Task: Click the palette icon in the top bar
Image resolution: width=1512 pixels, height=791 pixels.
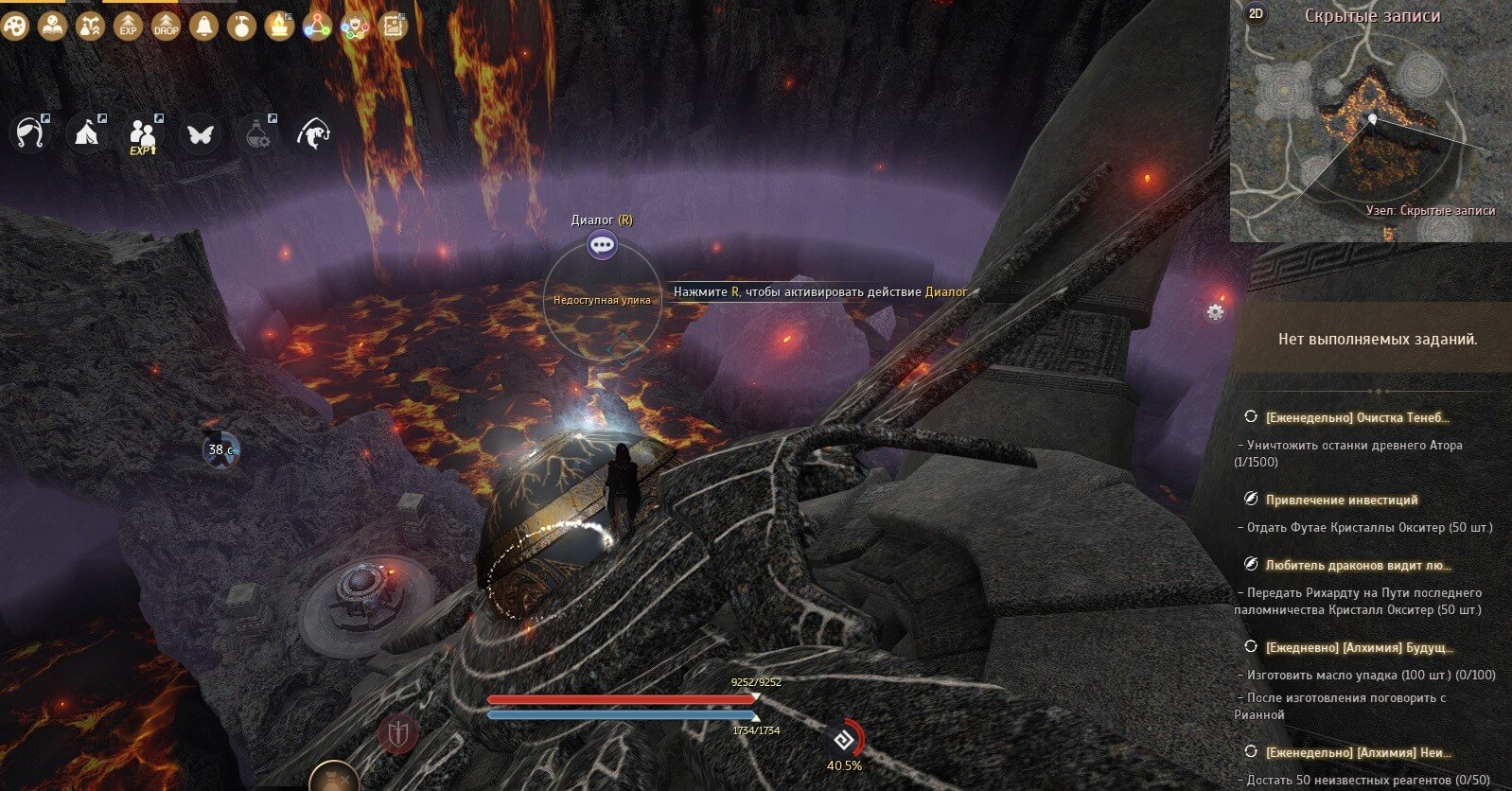Action: [x=15, y=26]
